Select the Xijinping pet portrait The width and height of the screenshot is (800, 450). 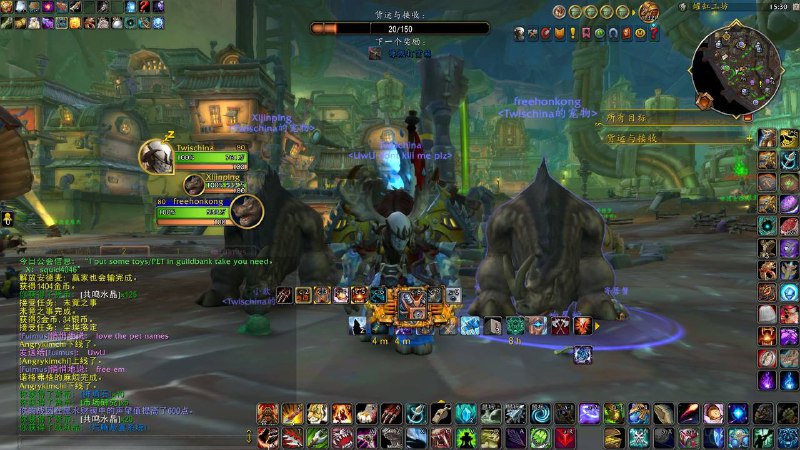194,184
